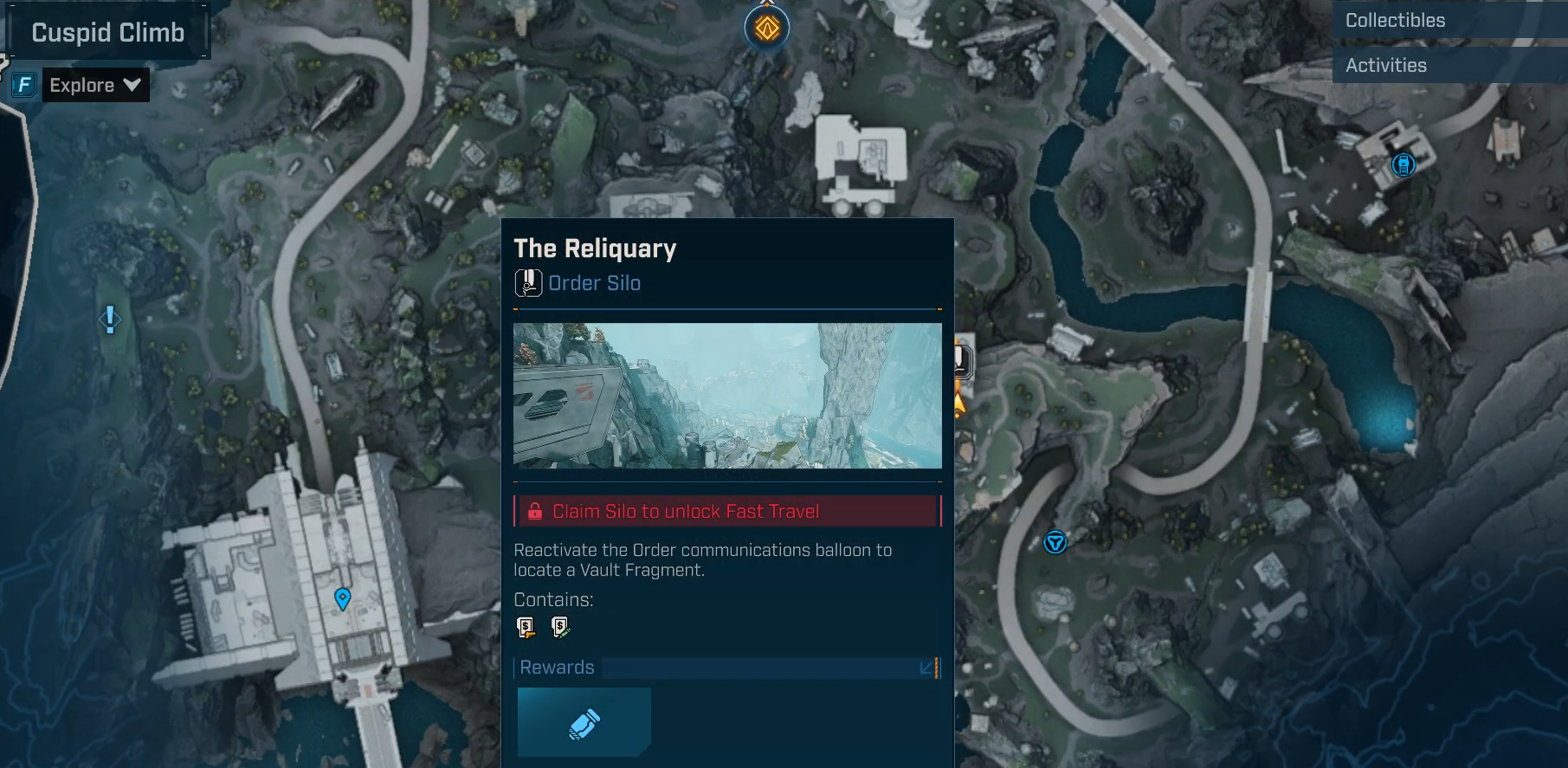
Task: Open the Explore dropdown
Action: click(x=94, y=85)
